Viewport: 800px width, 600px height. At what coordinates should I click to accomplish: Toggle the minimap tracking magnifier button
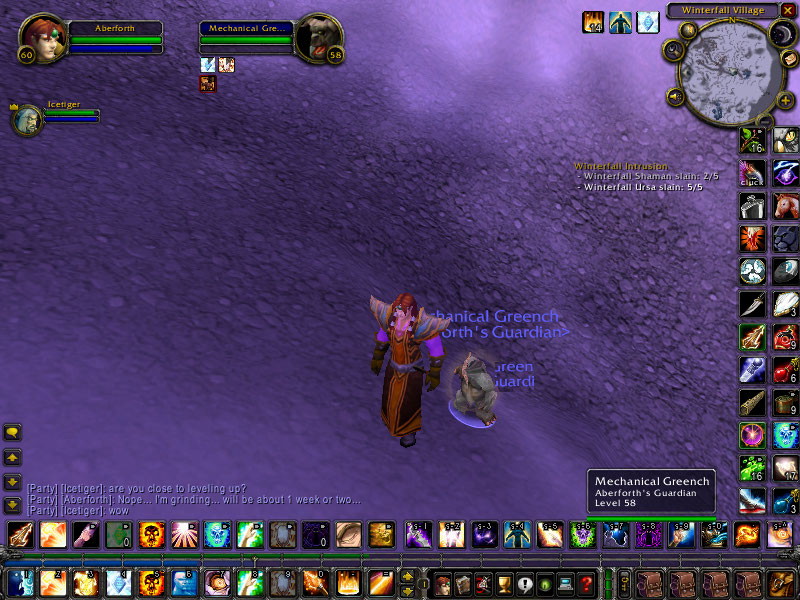pos(671,50)
